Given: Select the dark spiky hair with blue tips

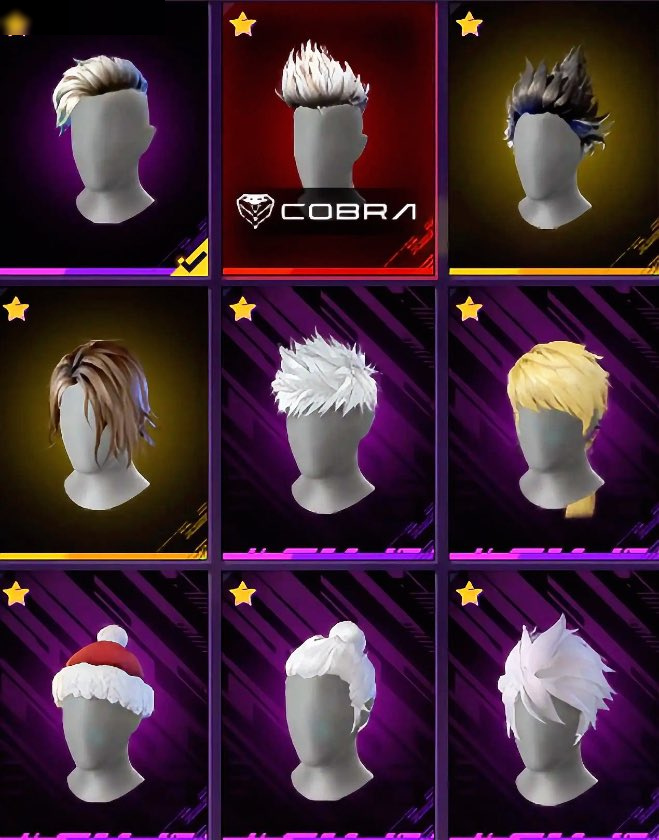Looking at the screenshot, I should pyautogui.click(x=554, y=140).
